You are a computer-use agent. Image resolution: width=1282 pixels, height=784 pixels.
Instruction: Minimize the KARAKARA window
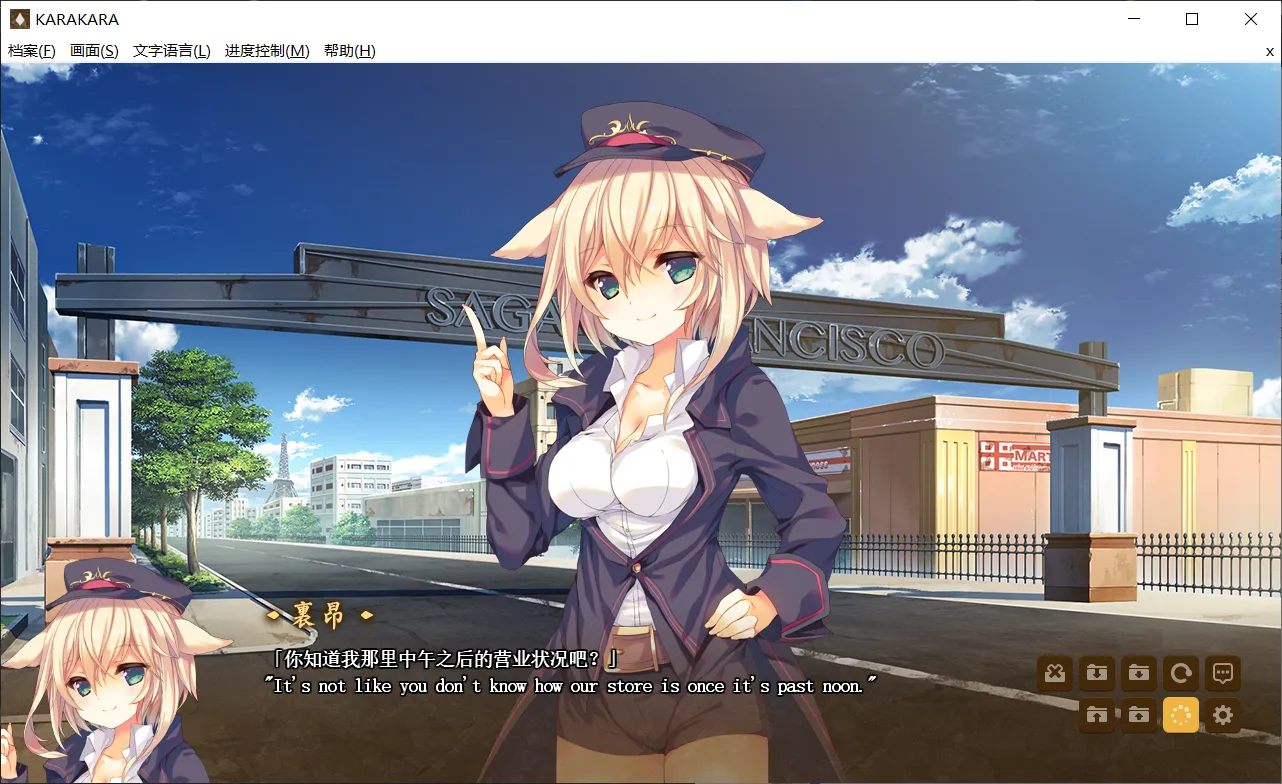[1133, 19]
